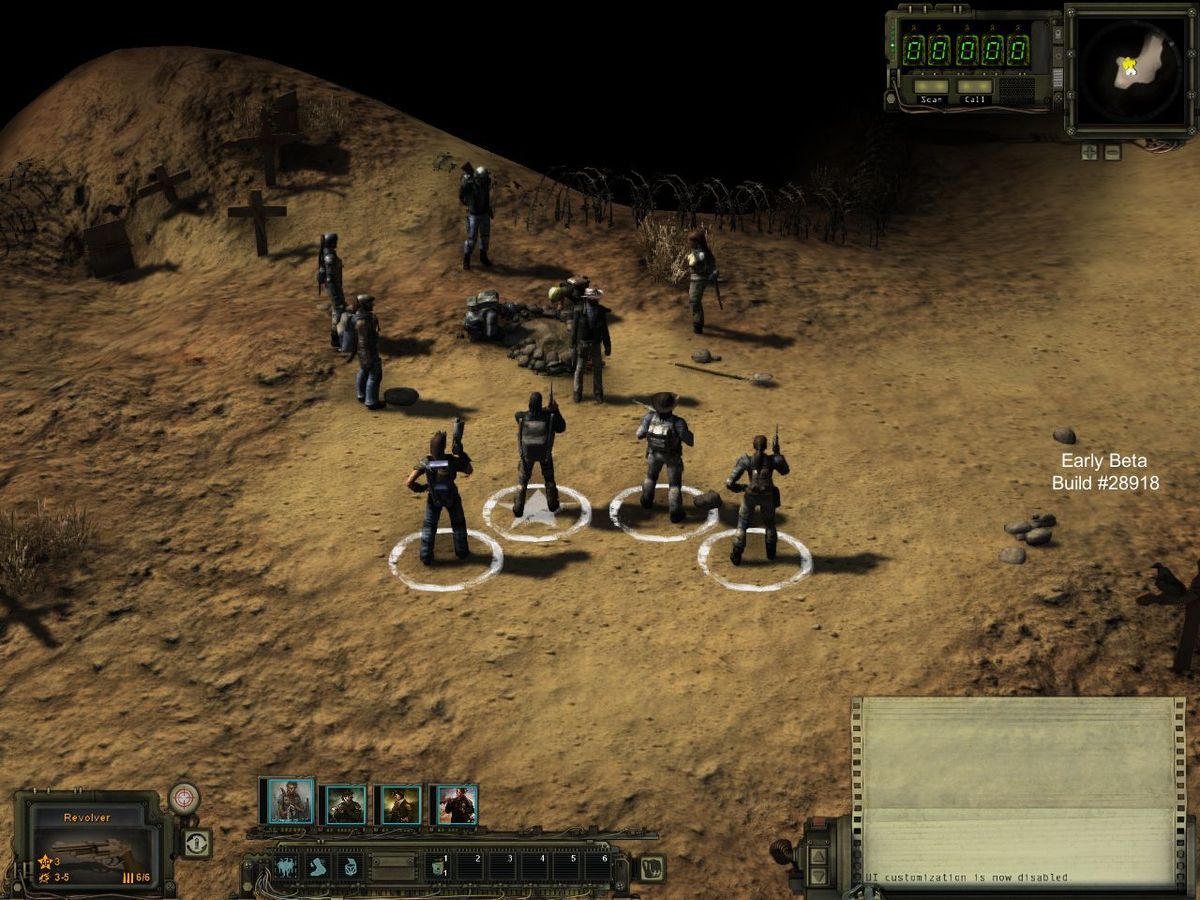The width and height of the screenshot is (1200, 900).
Task: Activate the boot icon on the hotbar
Action: [318, 866]
